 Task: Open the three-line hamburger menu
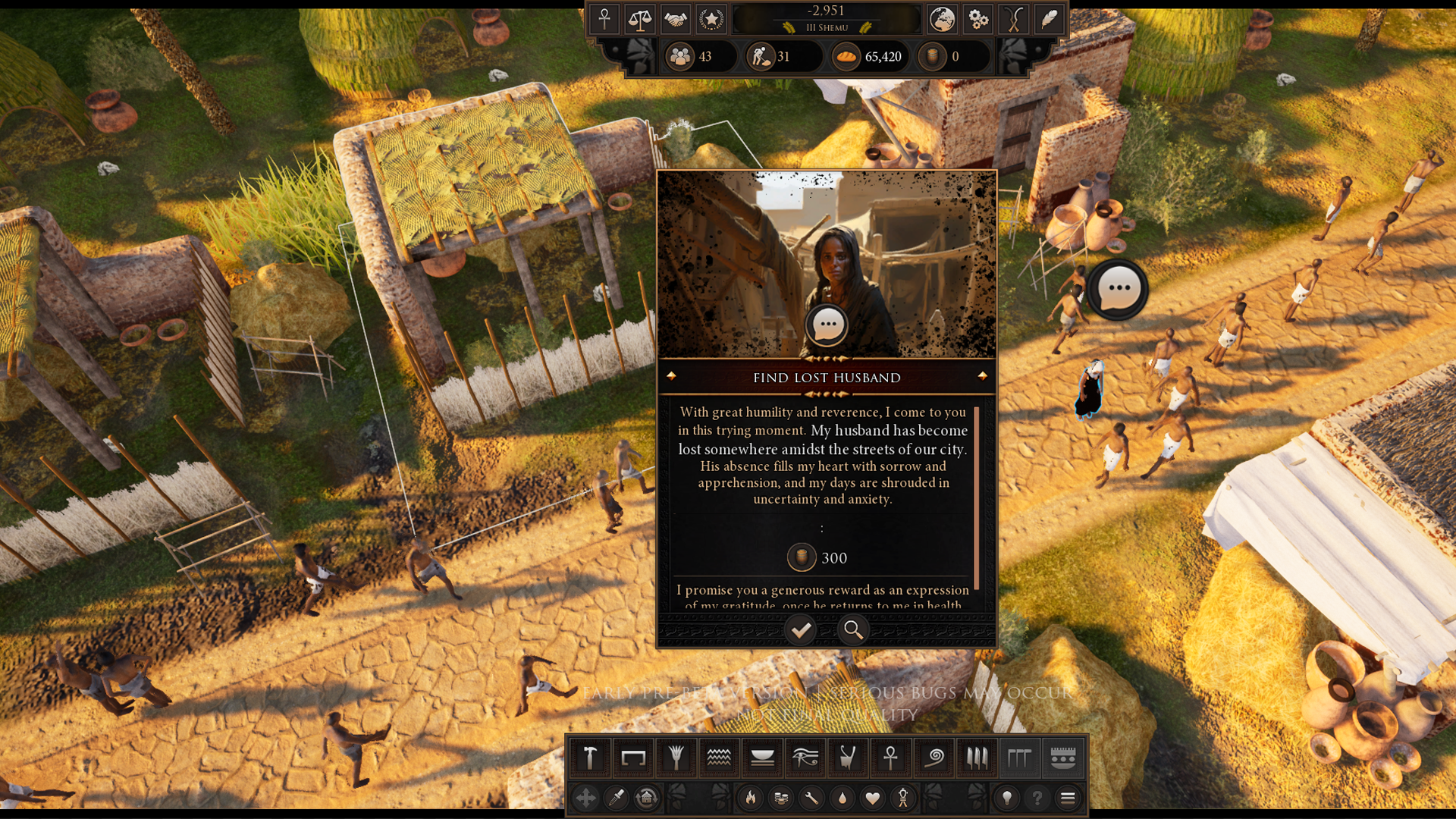1068,798
